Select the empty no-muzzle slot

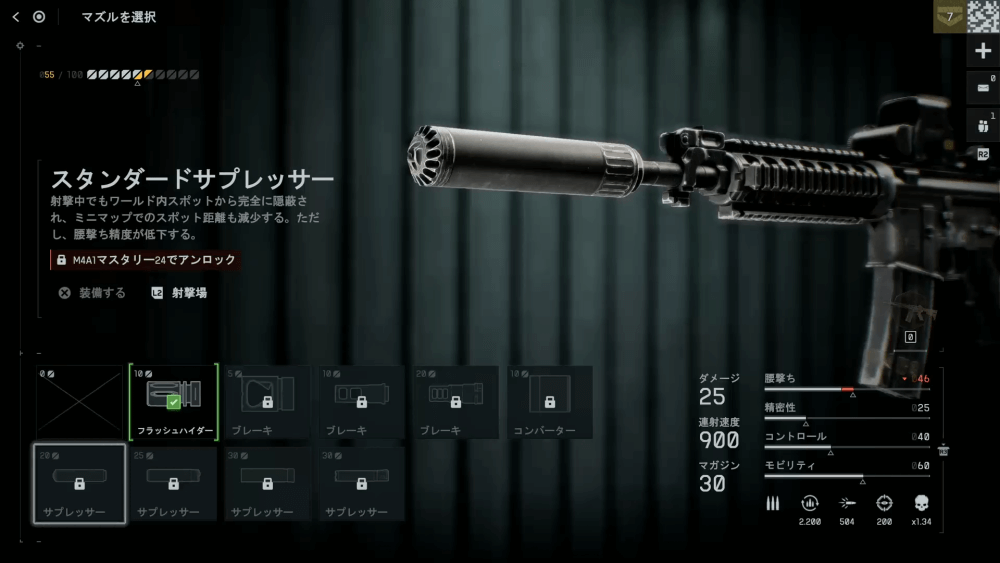[79, 402]
